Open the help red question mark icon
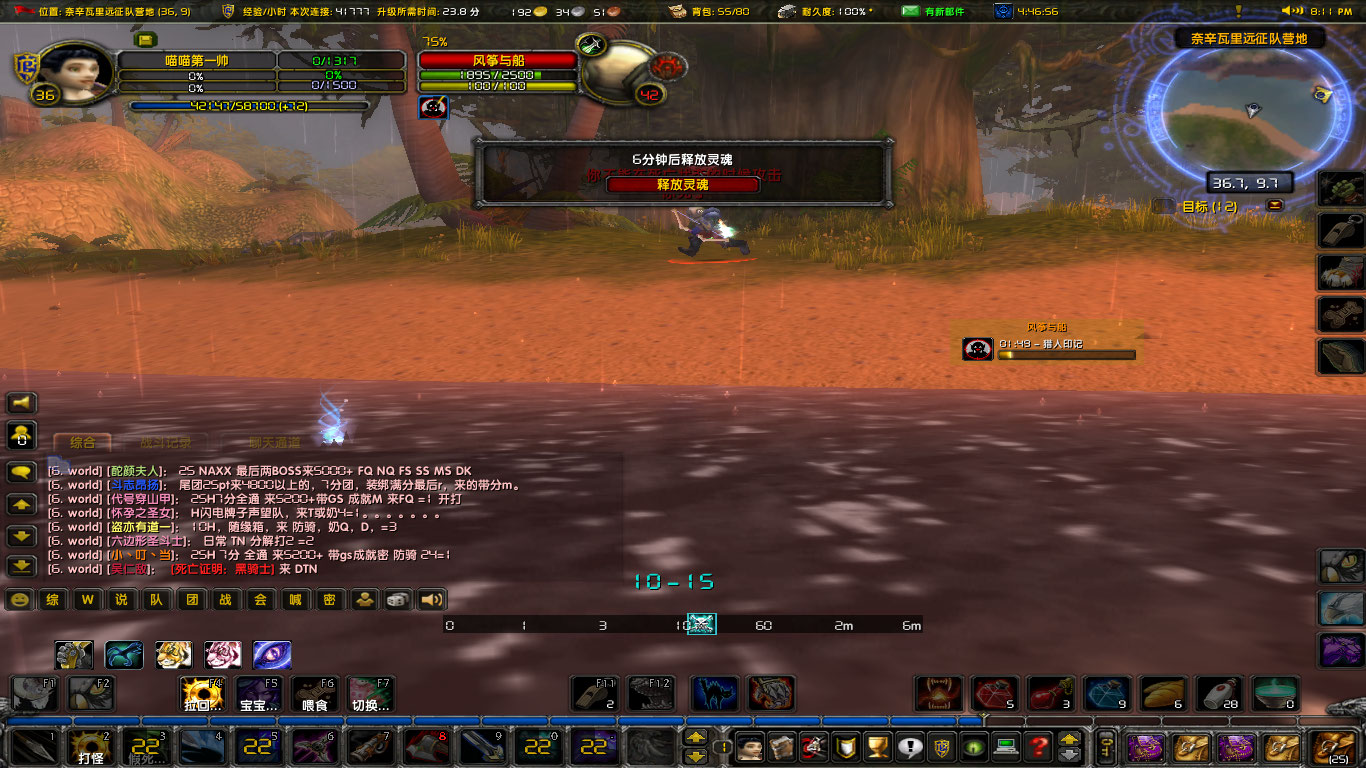Viewport: 1366px width, 768px height. pos(1038,747)
